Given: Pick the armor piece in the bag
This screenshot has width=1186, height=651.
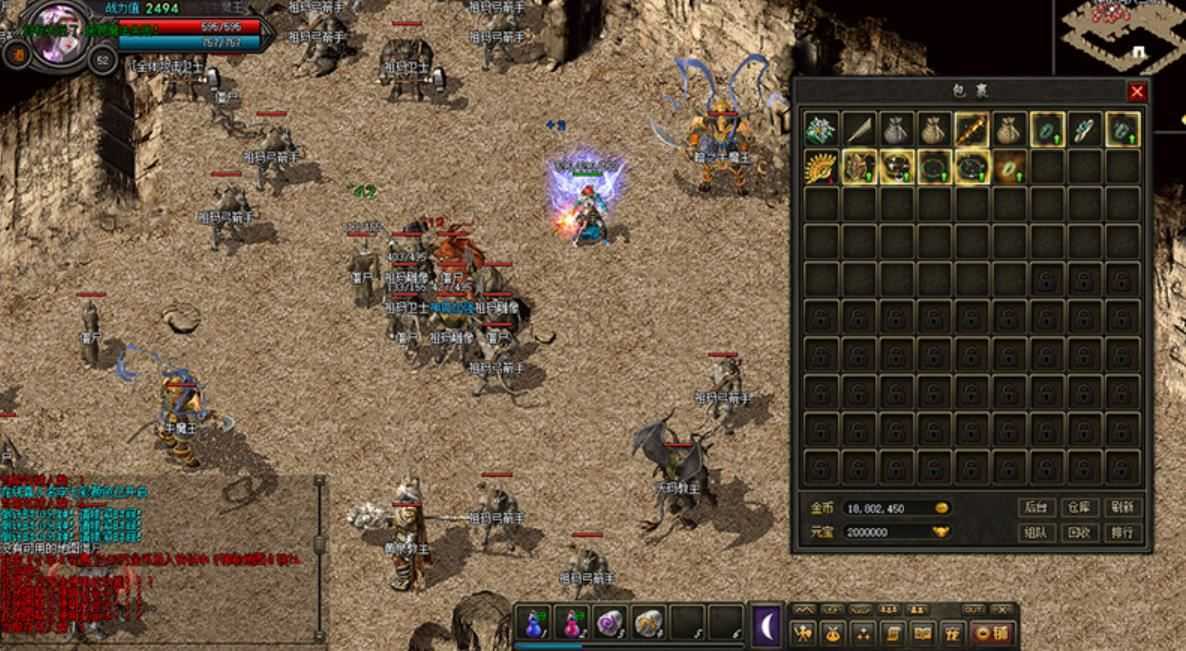Looking at the screenshot, I should (860, 166).
